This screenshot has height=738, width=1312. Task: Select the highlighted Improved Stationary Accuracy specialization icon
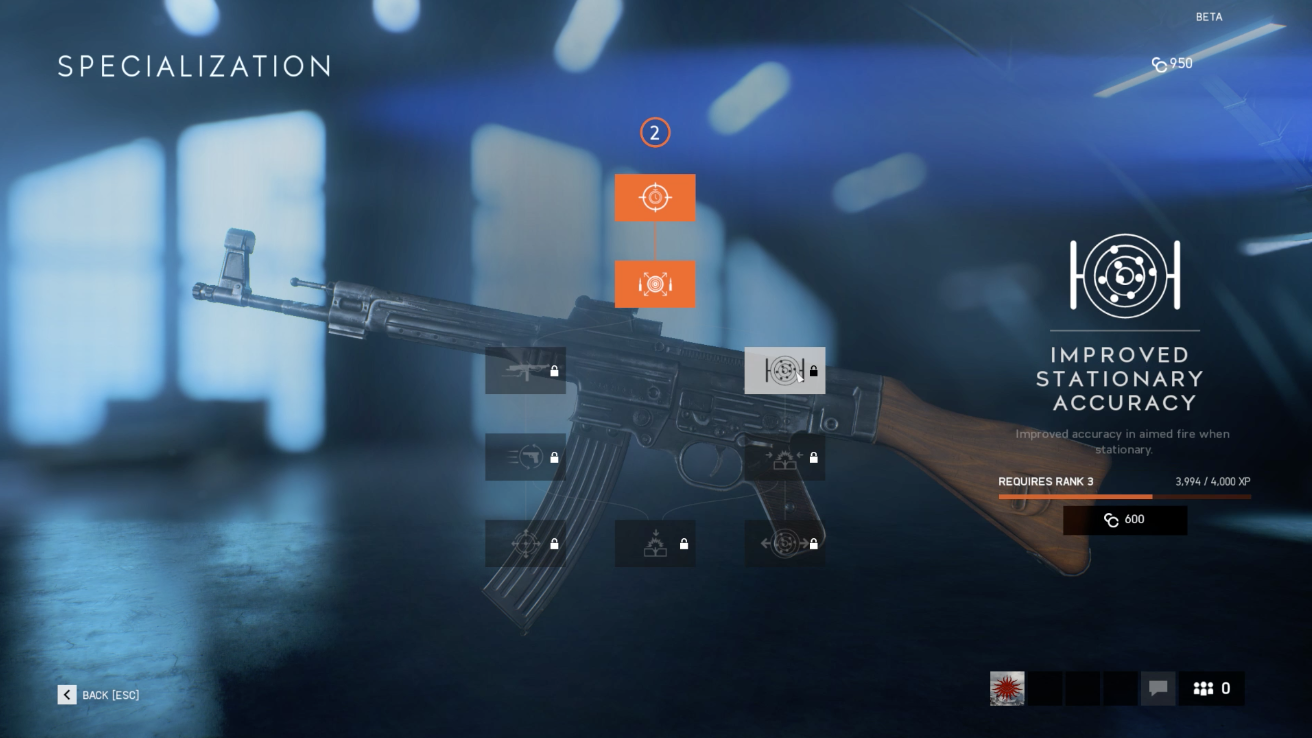click(x=785, y=370)
